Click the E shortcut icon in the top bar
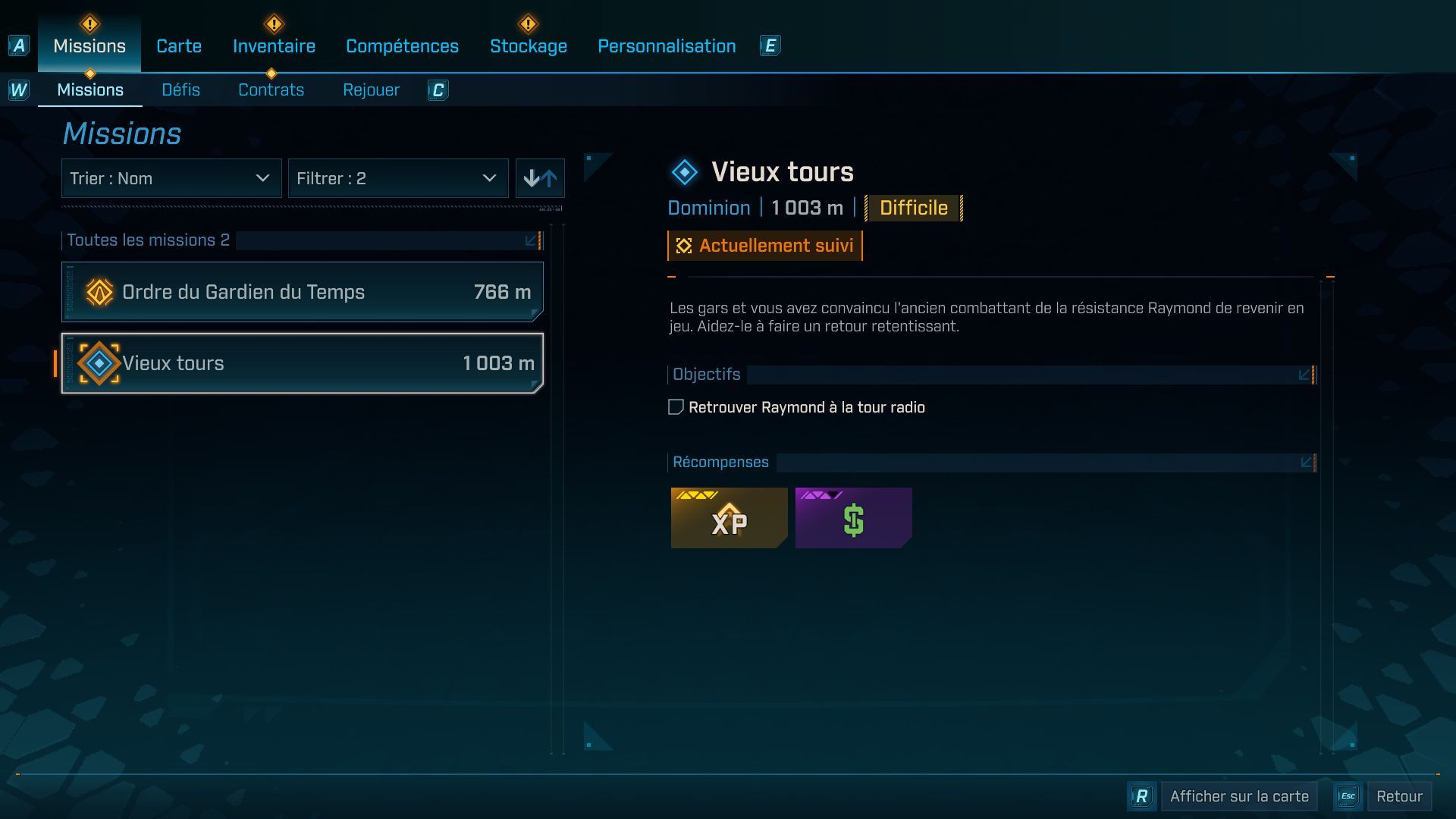Image resolution: width=1456 pixels, height=819 pixels. pos(770,45)
